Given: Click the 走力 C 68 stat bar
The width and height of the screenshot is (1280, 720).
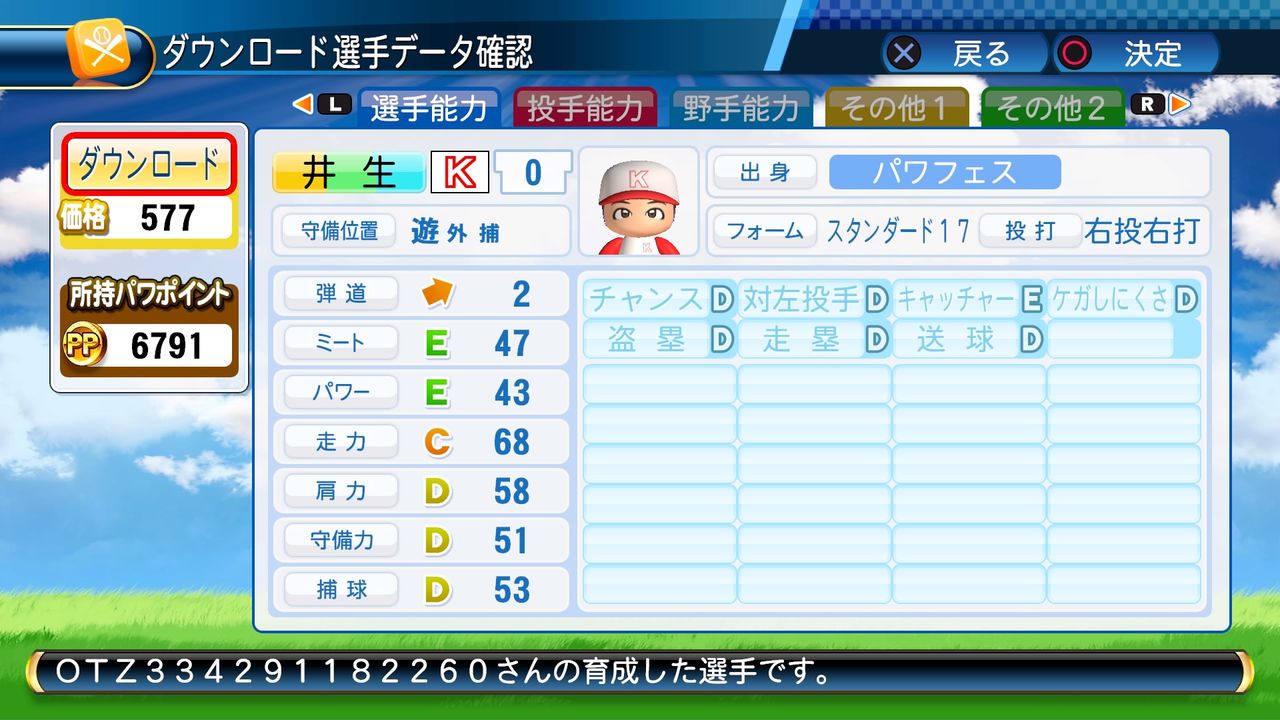Looking at the screenshot, I should click(420, 441).
